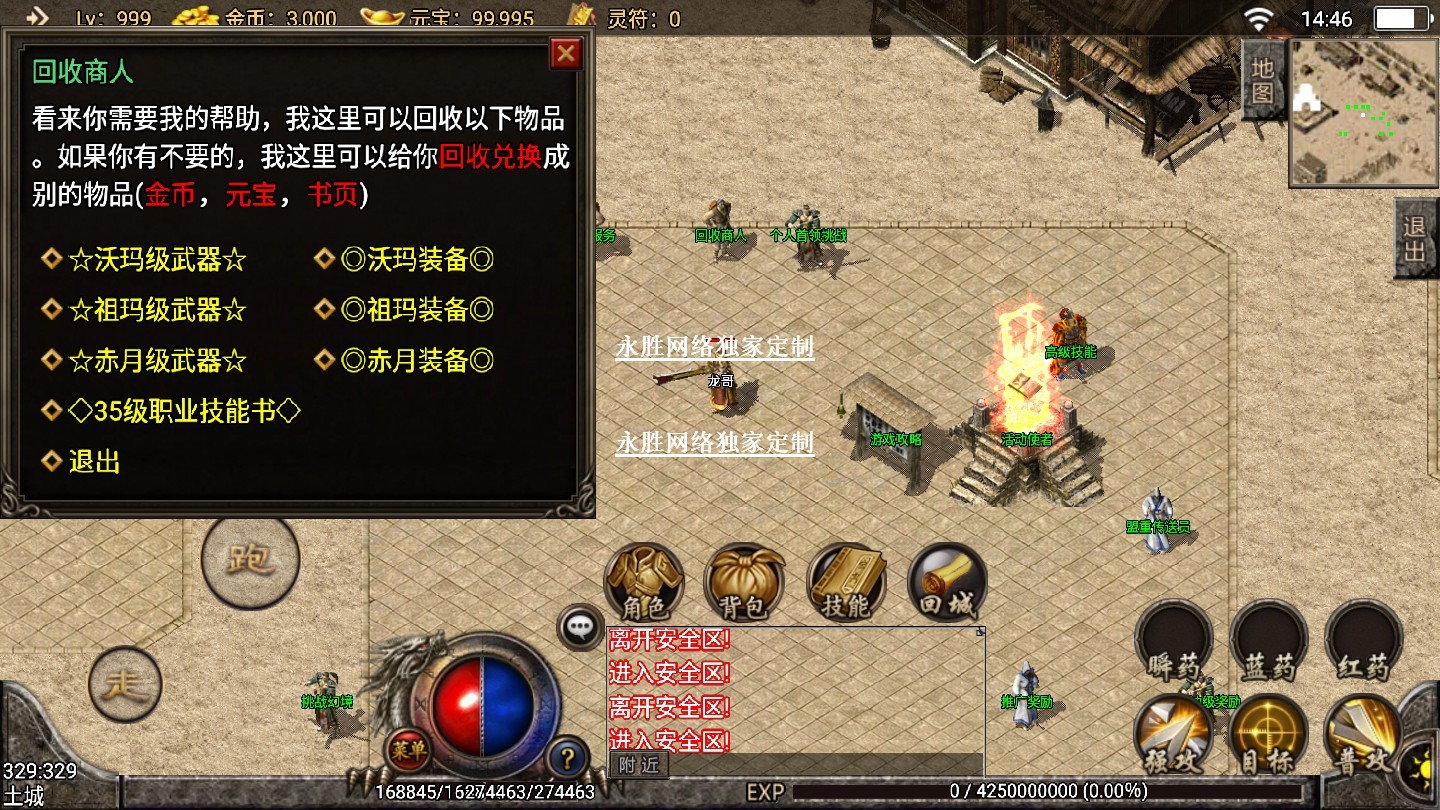The image size is (1440, 810).
Task: Select ☆沃玛级武器☆ recycle option
Action: point(157,260)
